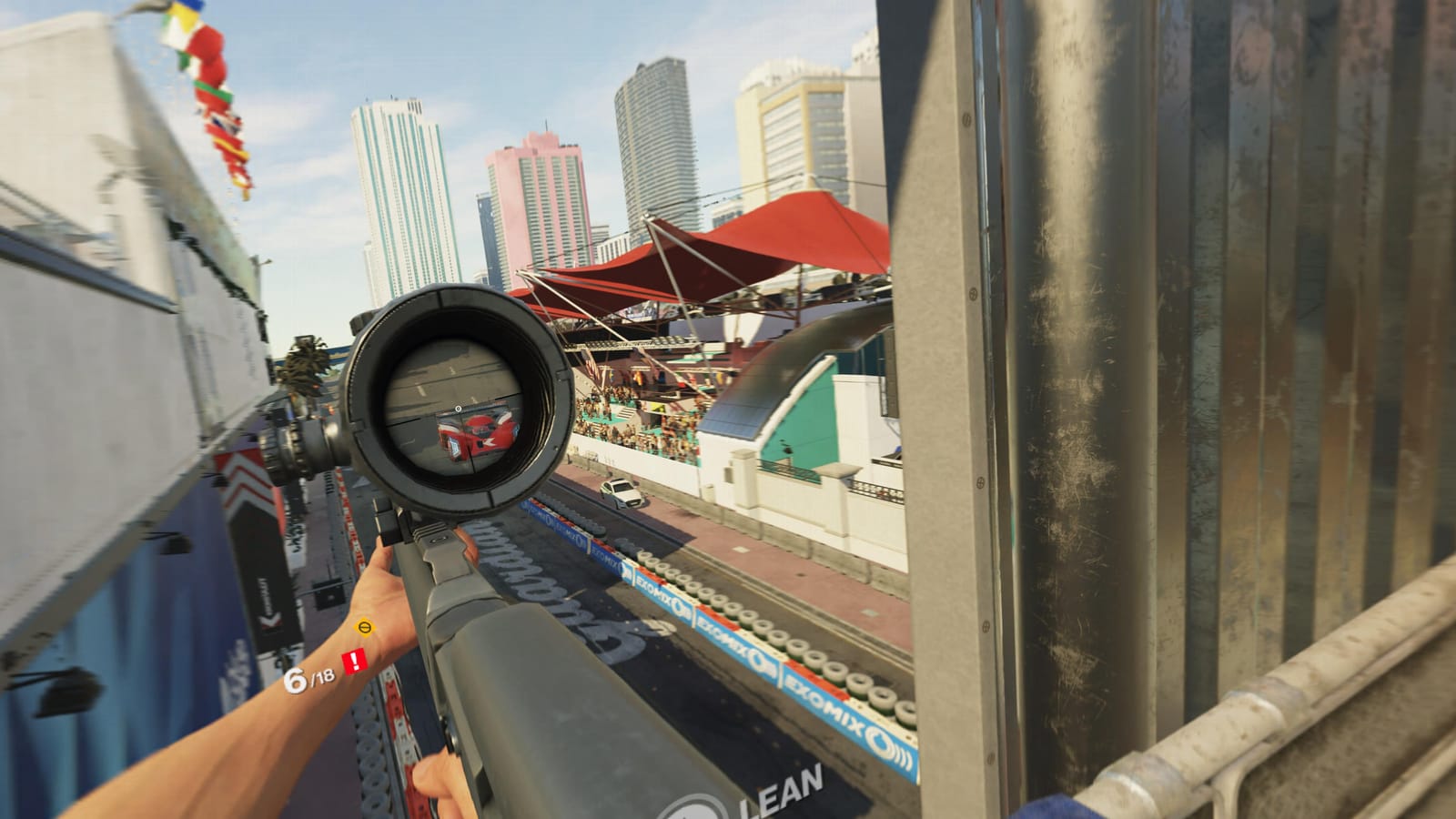The width and height of the screenshot is (1456, 819).
Task: Expand the red exclamation notification details
Action: 354,660
